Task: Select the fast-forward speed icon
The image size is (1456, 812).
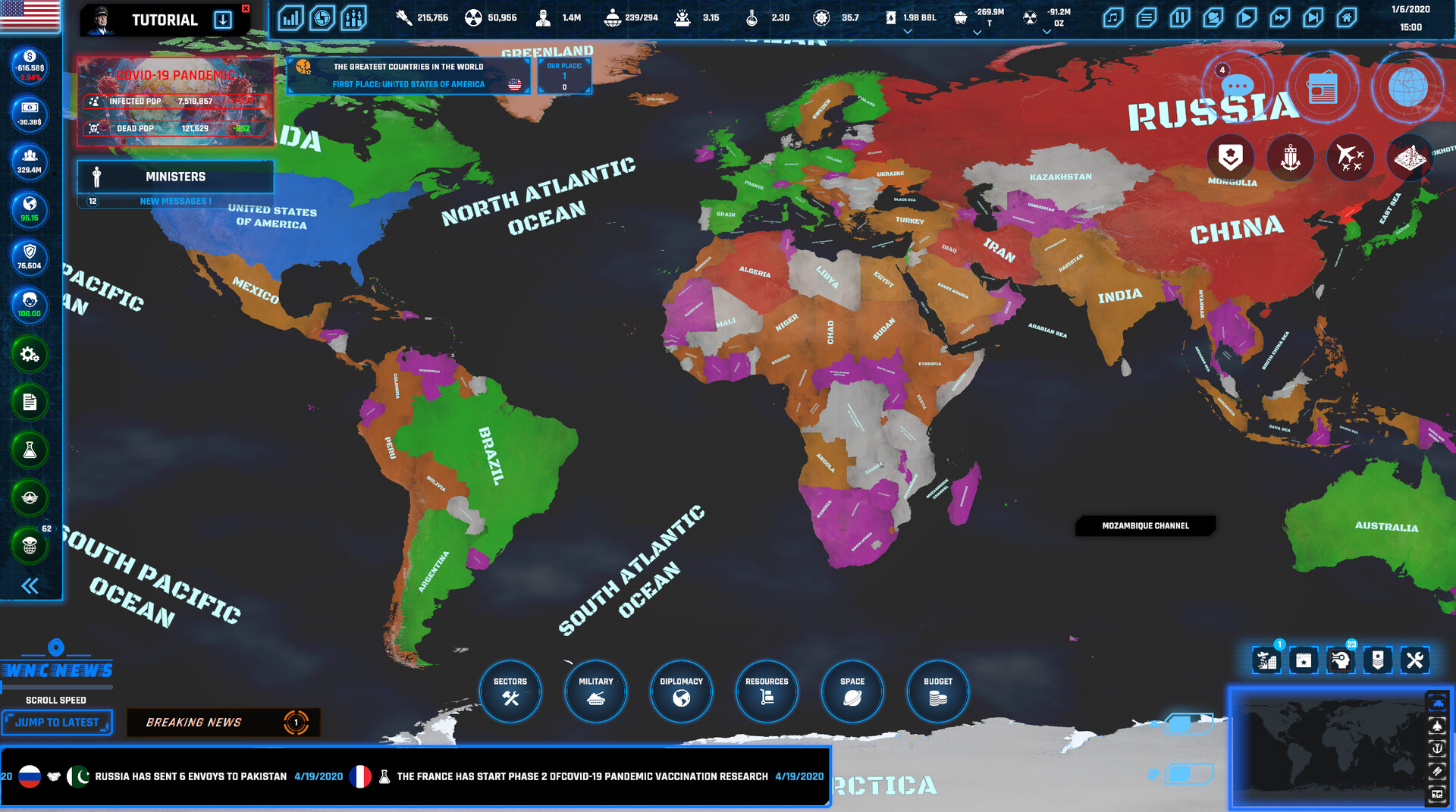Action: coord(1282,17)
